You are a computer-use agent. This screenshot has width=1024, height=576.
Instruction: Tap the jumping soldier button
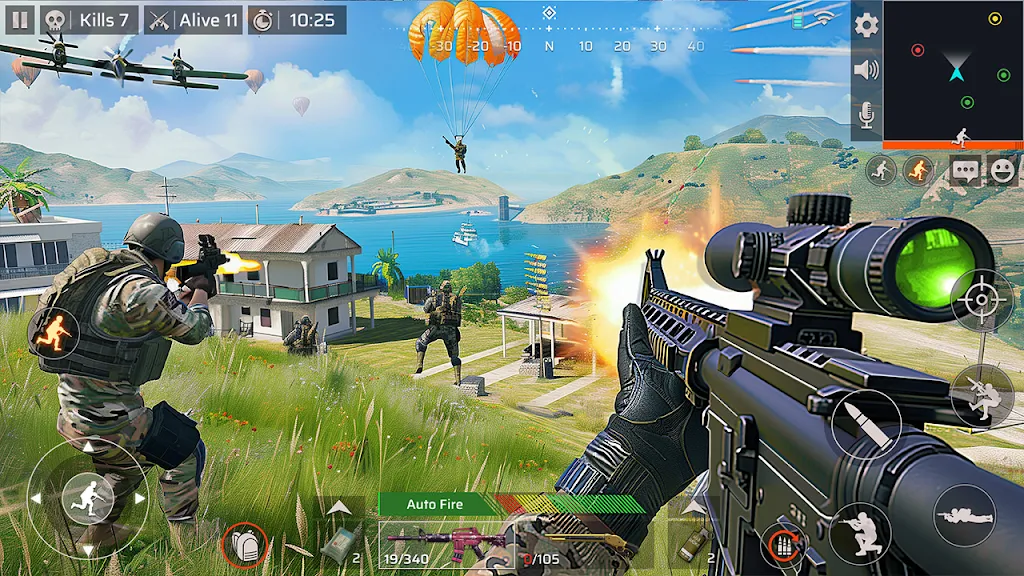pyautogui.click(x=979, y=396)
